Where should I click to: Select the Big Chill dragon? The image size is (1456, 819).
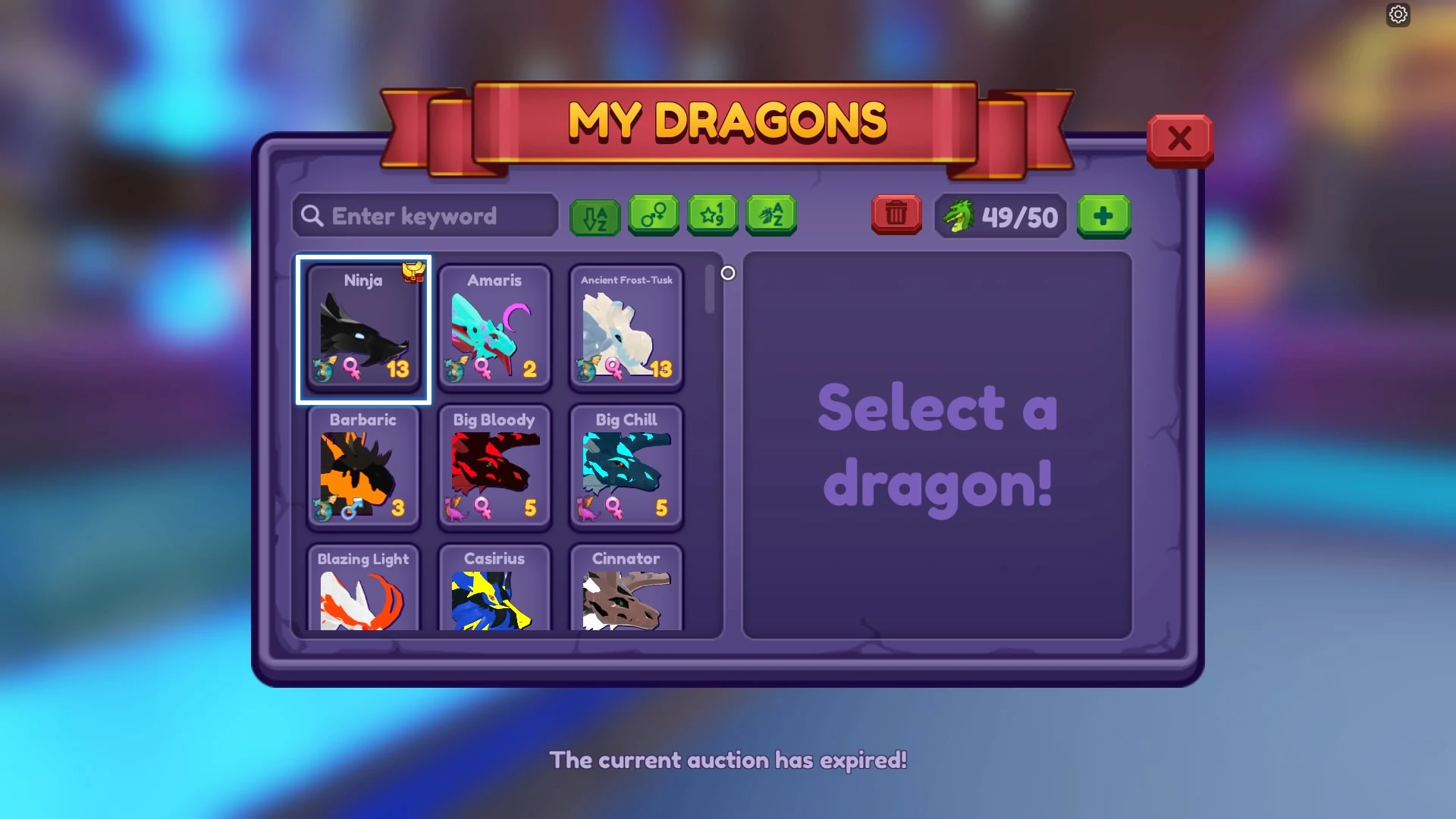coord(626,468)
